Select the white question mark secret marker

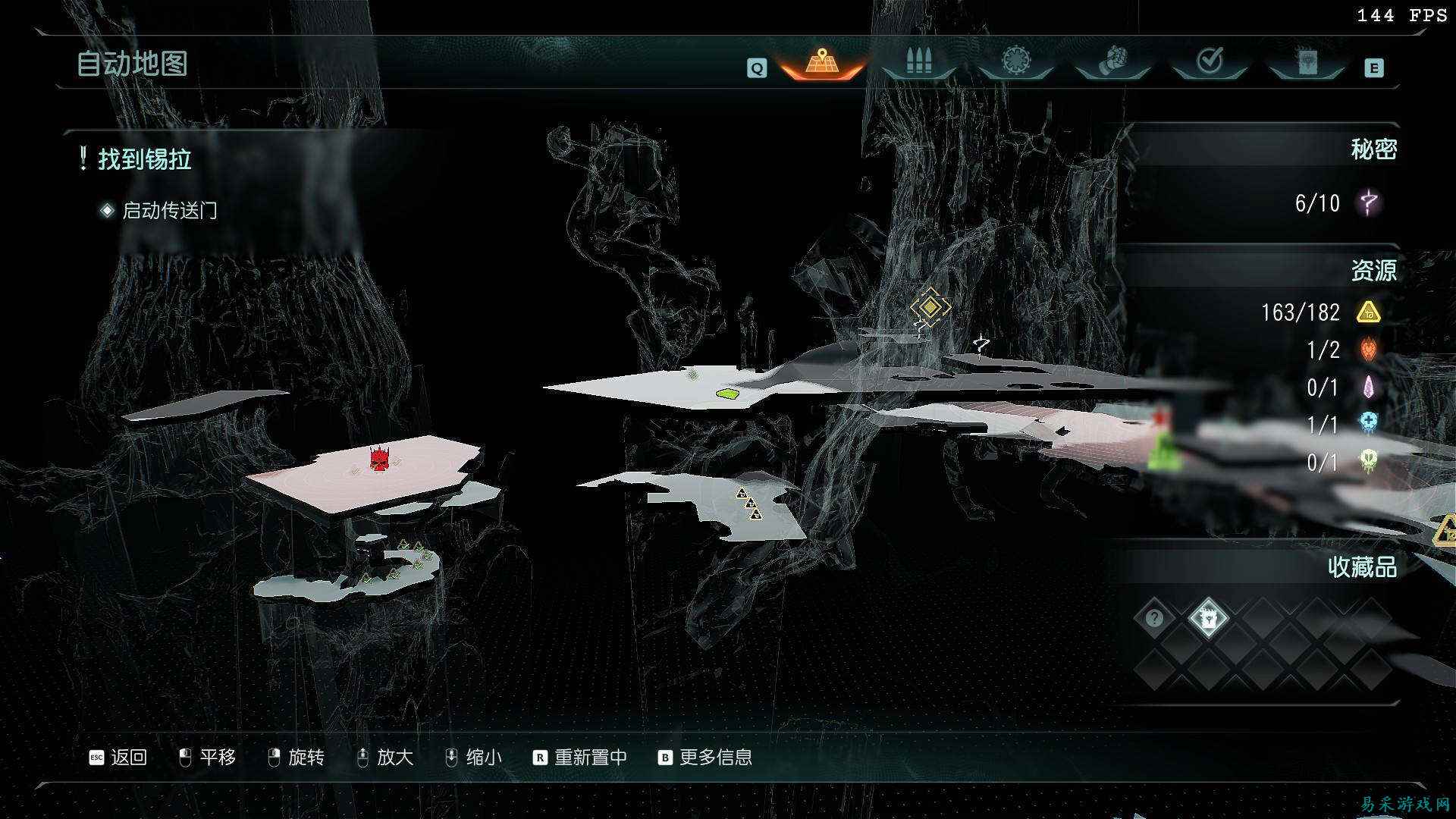click(x=982, y=345)
